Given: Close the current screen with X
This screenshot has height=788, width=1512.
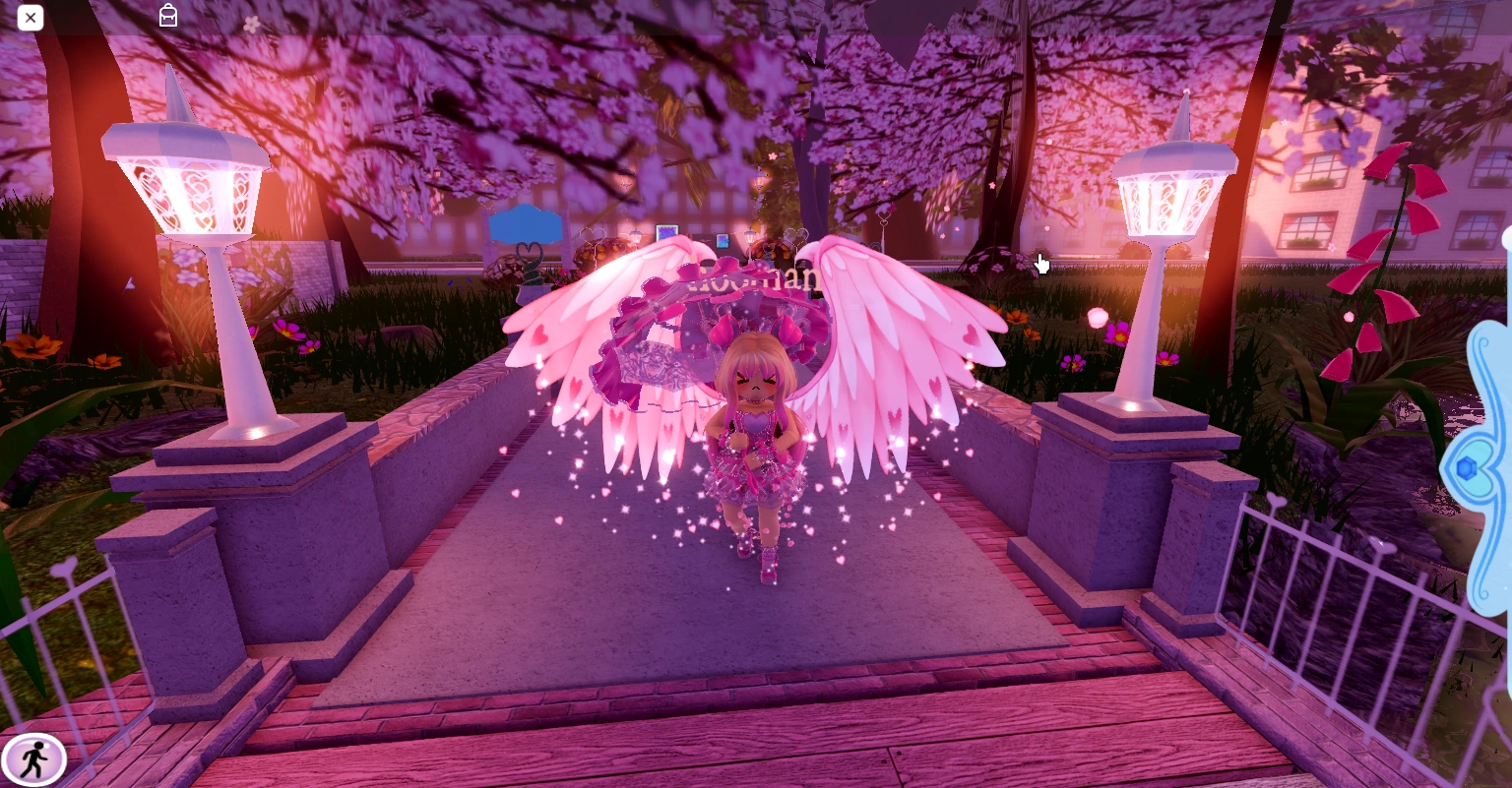Looking at the screenshot, I should click(x=31, y=17).
